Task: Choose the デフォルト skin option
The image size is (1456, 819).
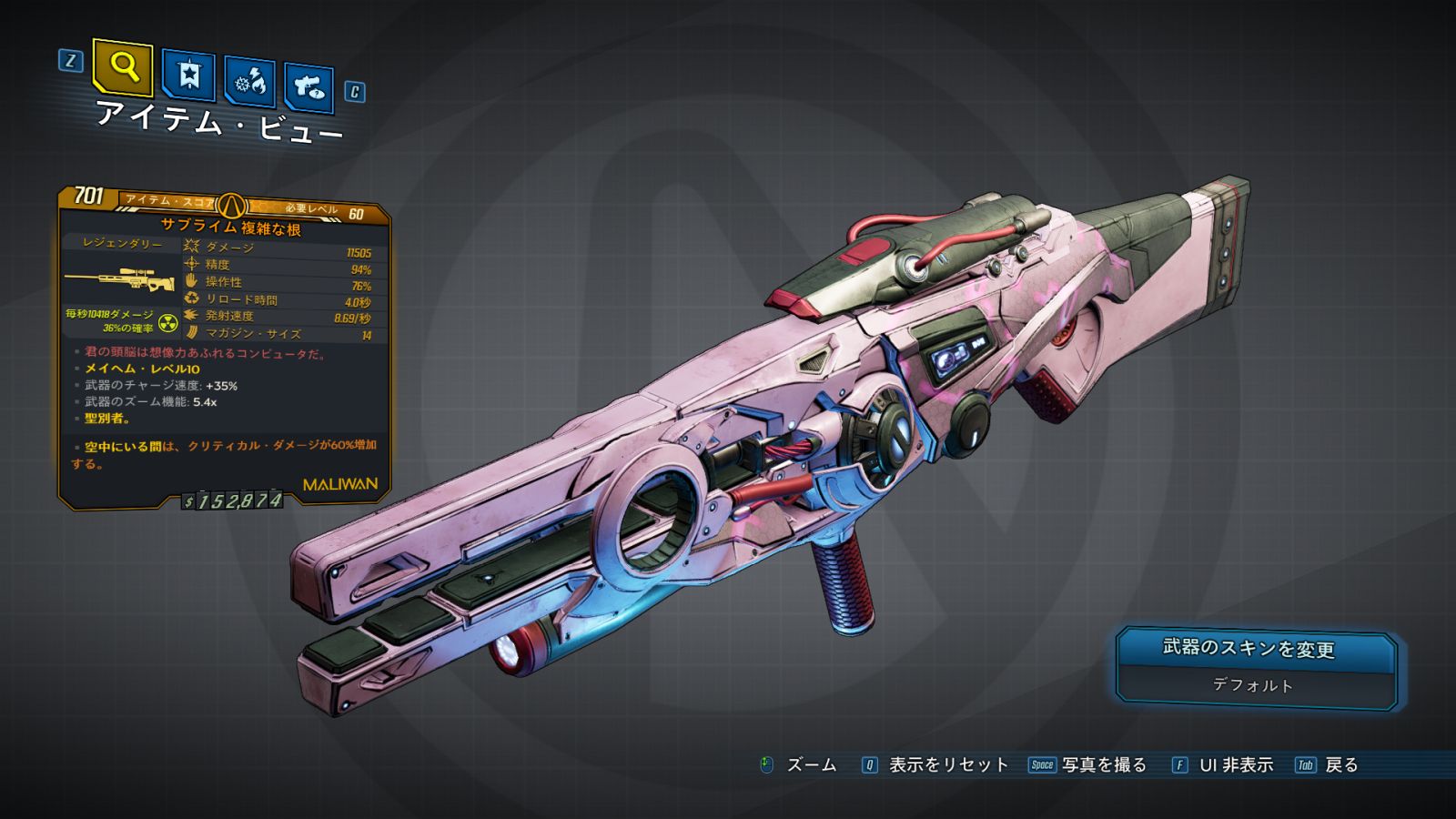Action: (1252, 685)
